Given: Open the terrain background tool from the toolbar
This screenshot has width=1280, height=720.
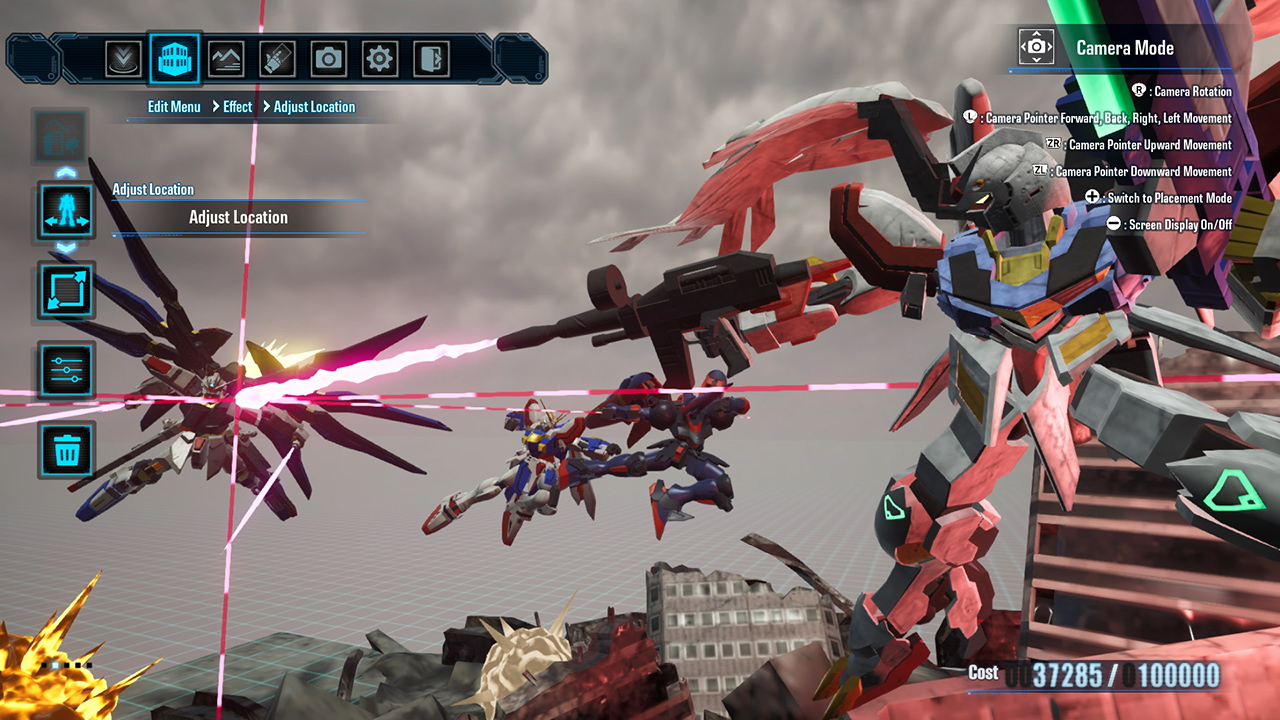Looking at the screenshot, I should [x=226, y=58].
